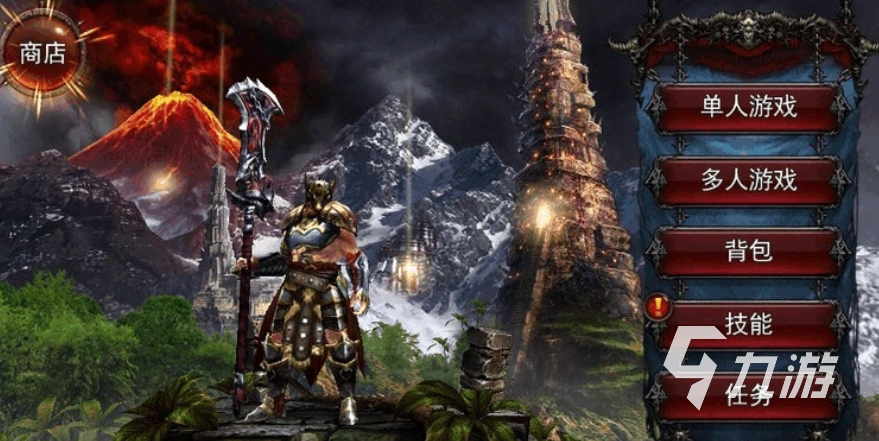Open the 背包 backpack inventory

[x=749, y=252]
